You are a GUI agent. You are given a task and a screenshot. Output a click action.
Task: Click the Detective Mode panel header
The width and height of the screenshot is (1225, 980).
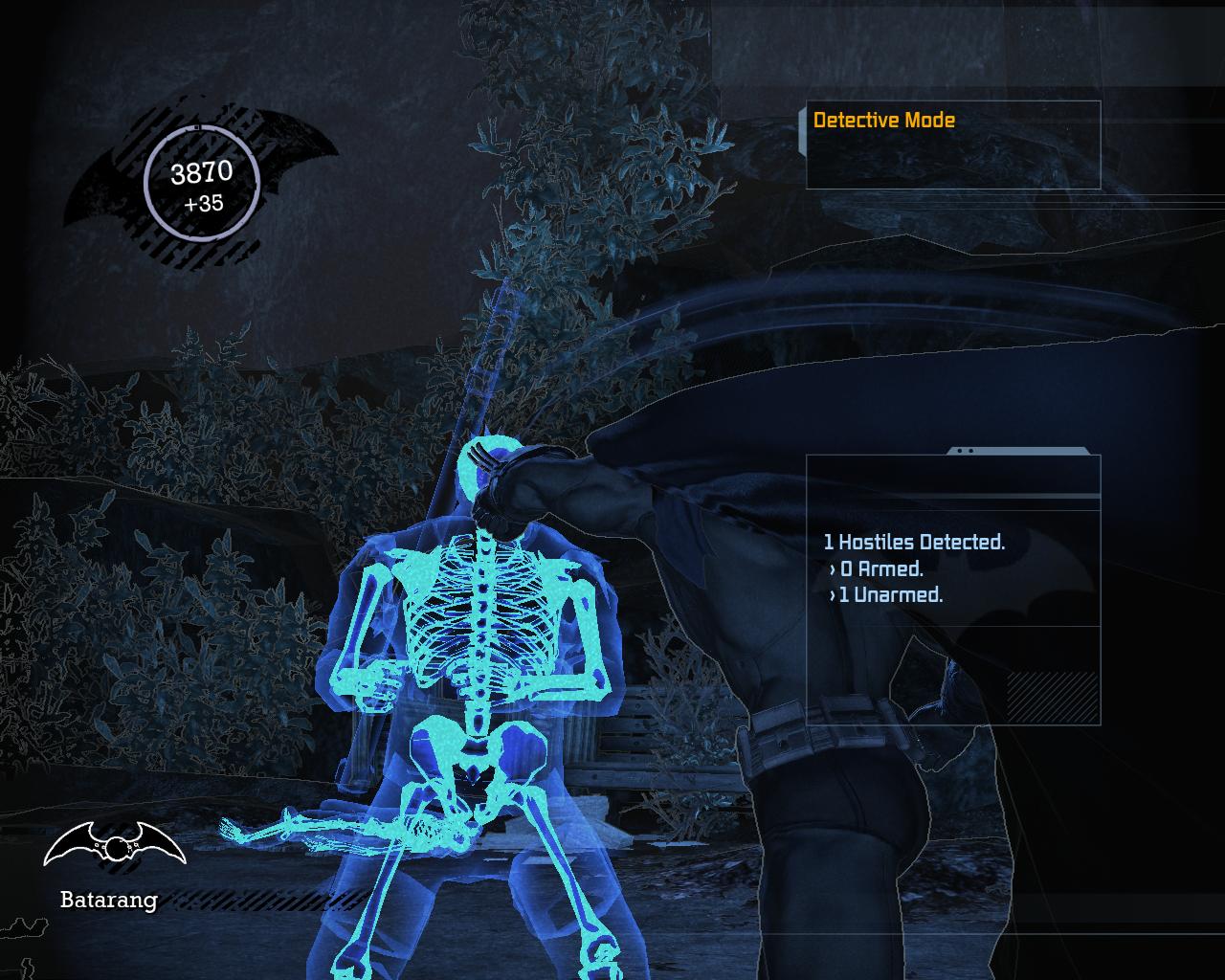tap(883, 121)
